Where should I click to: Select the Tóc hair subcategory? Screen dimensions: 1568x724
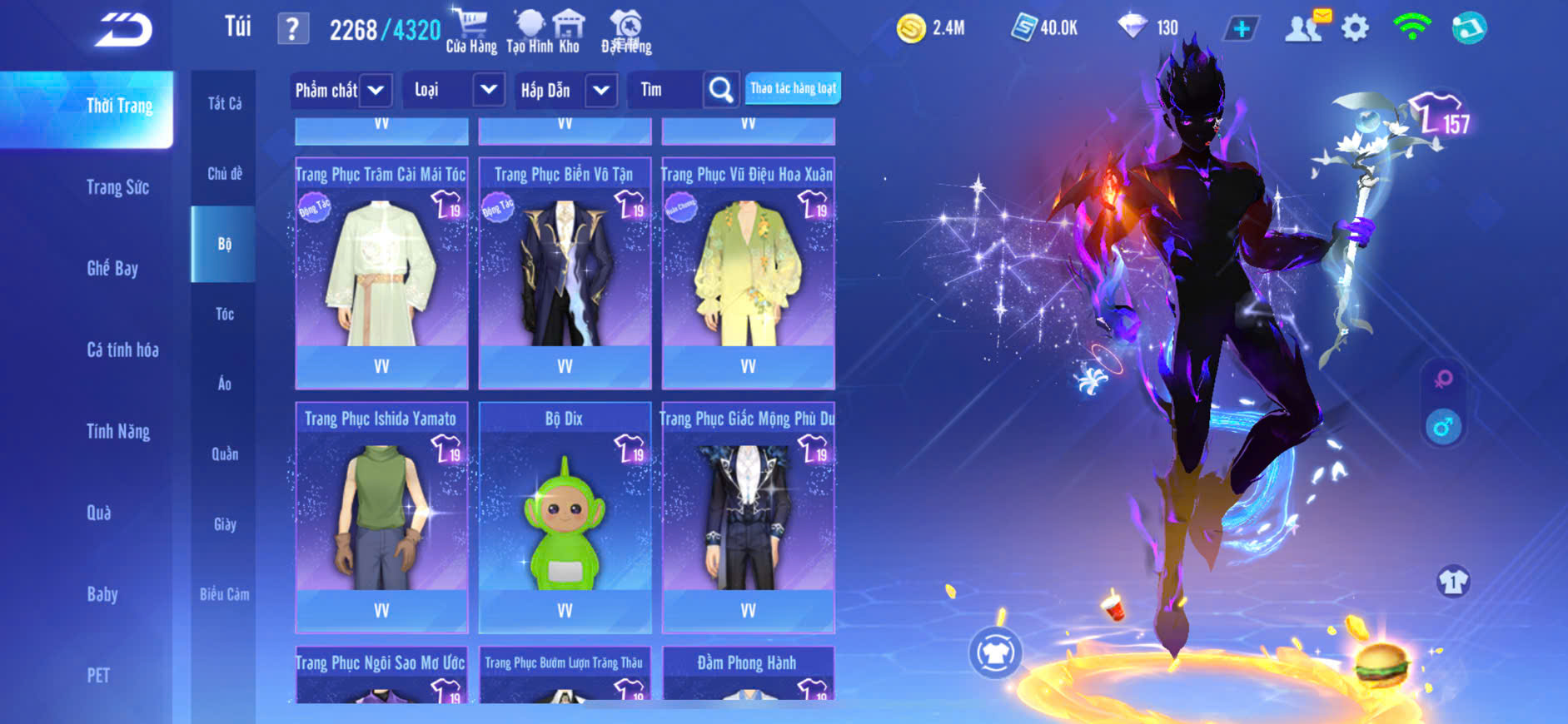click(224, 314)
